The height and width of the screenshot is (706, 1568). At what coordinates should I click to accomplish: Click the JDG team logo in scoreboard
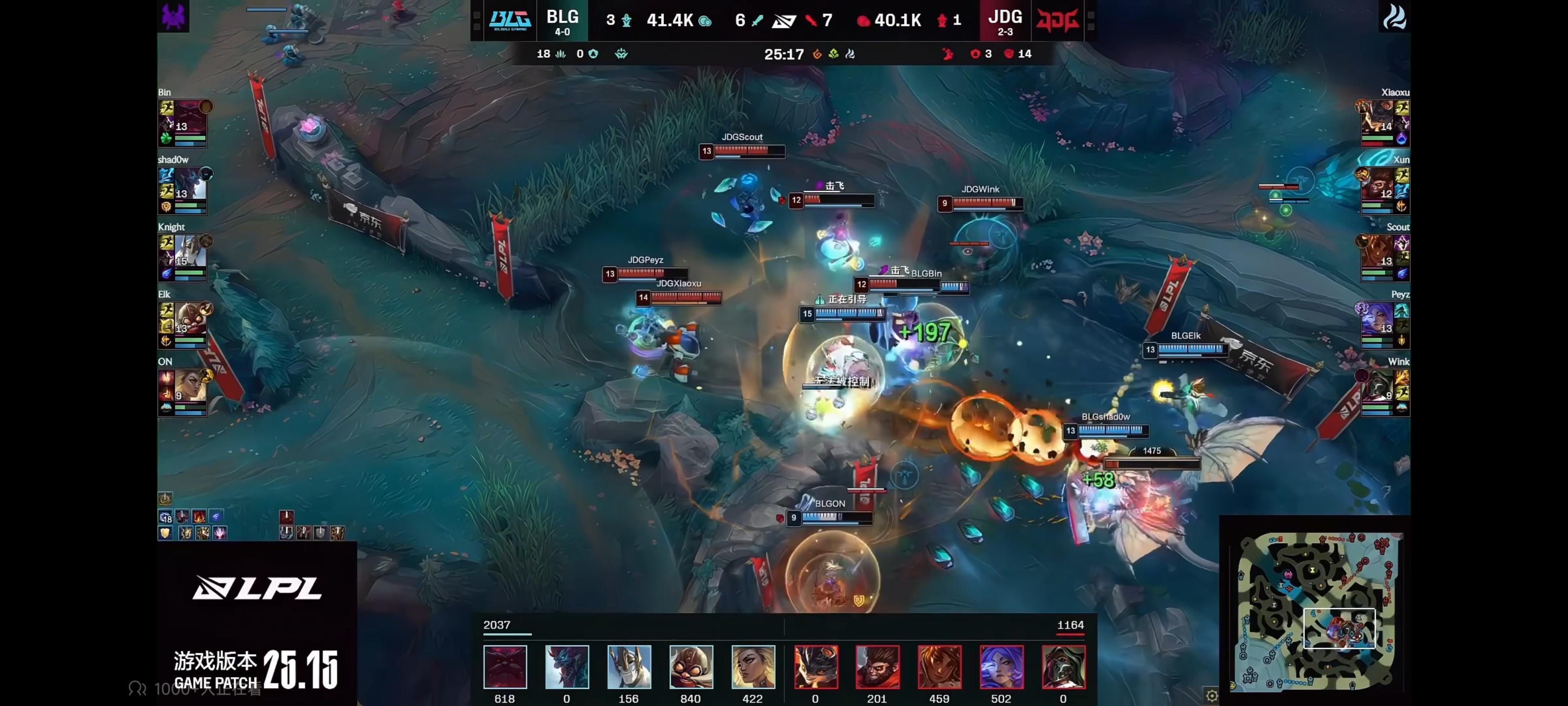coord(1058,20)
